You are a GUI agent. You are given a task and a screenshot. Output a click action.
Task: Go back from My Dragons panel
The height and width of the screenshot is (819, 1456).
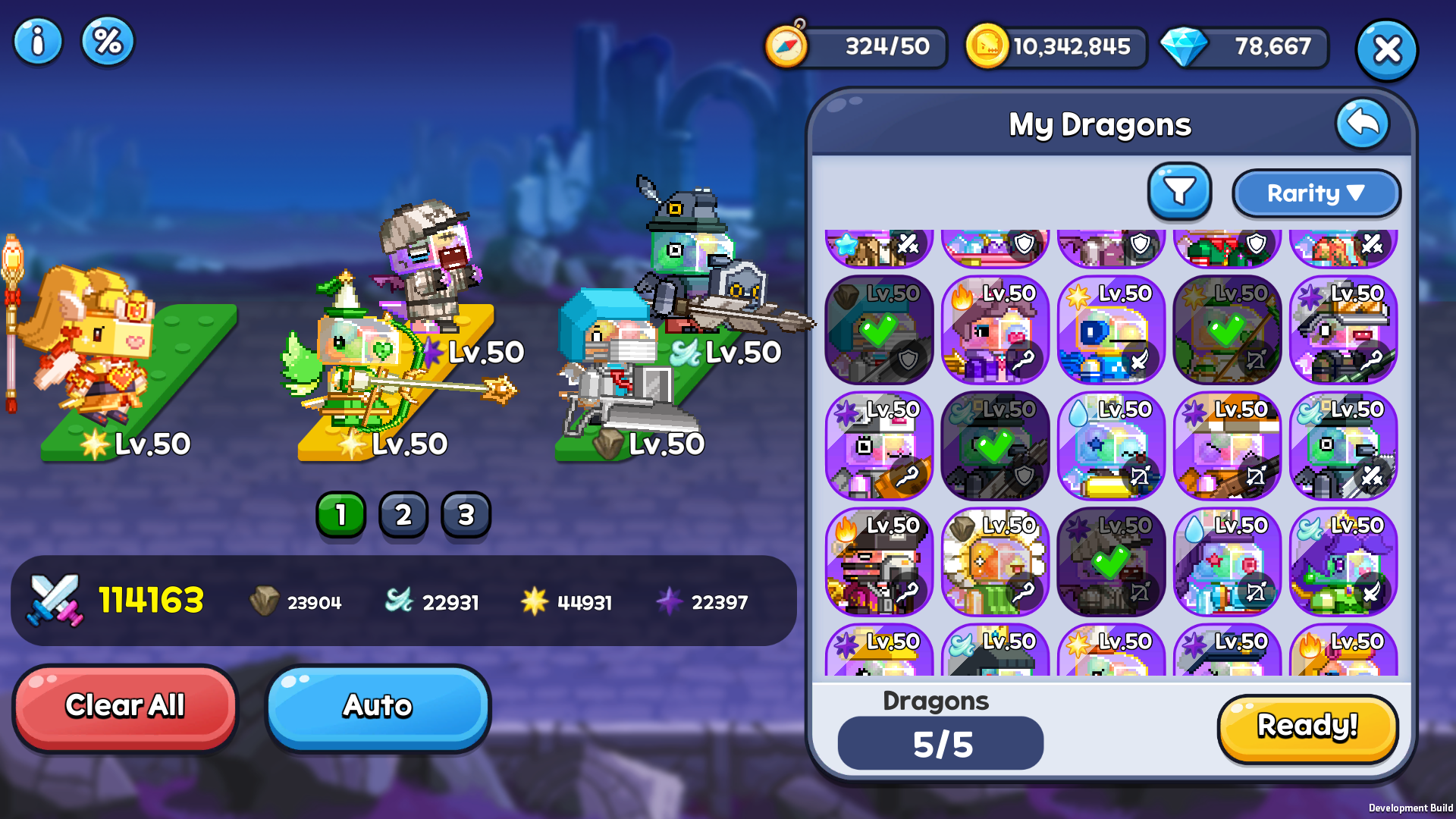tap(1362, 123)
